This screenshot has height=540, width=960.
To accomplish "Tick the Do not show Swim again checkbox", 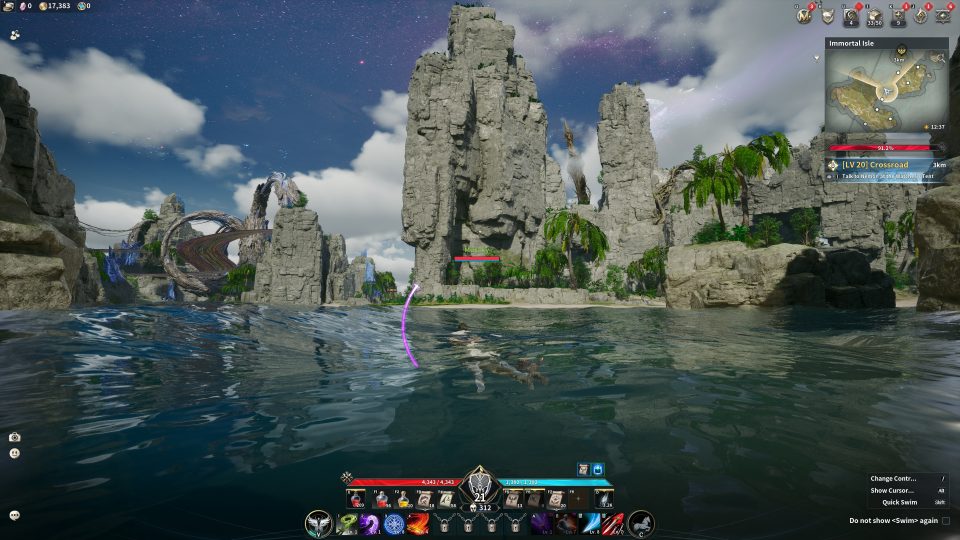I will (x=945, y=520).
